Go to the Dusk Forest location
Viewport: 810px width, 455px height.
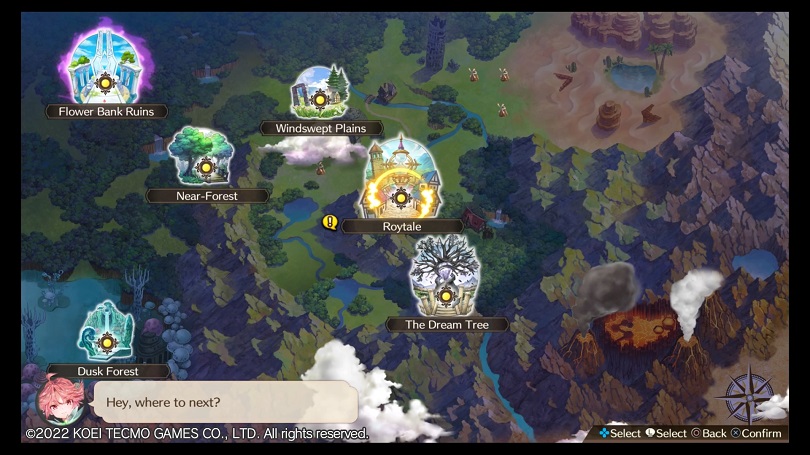[x=108, y=342]
